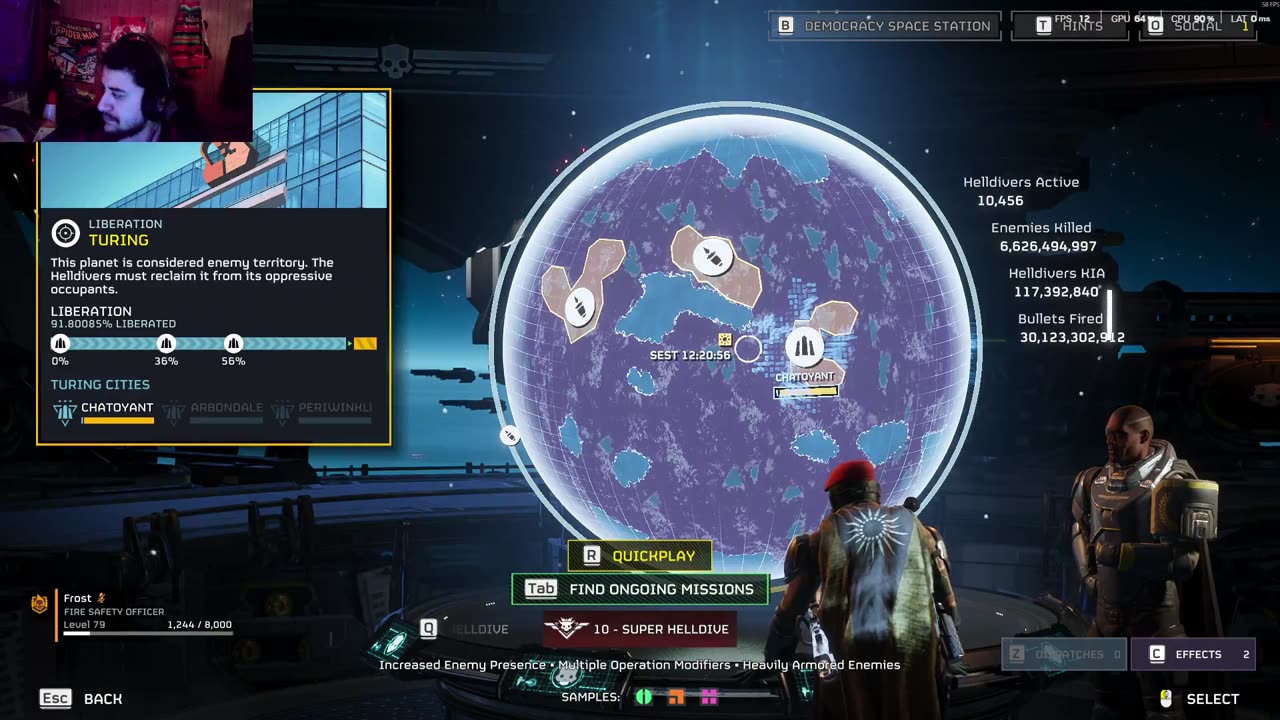Pick Periwinkle in the Turing Cities list
Viewport: 1280px width, 720px height.
(x=324, y=410)
